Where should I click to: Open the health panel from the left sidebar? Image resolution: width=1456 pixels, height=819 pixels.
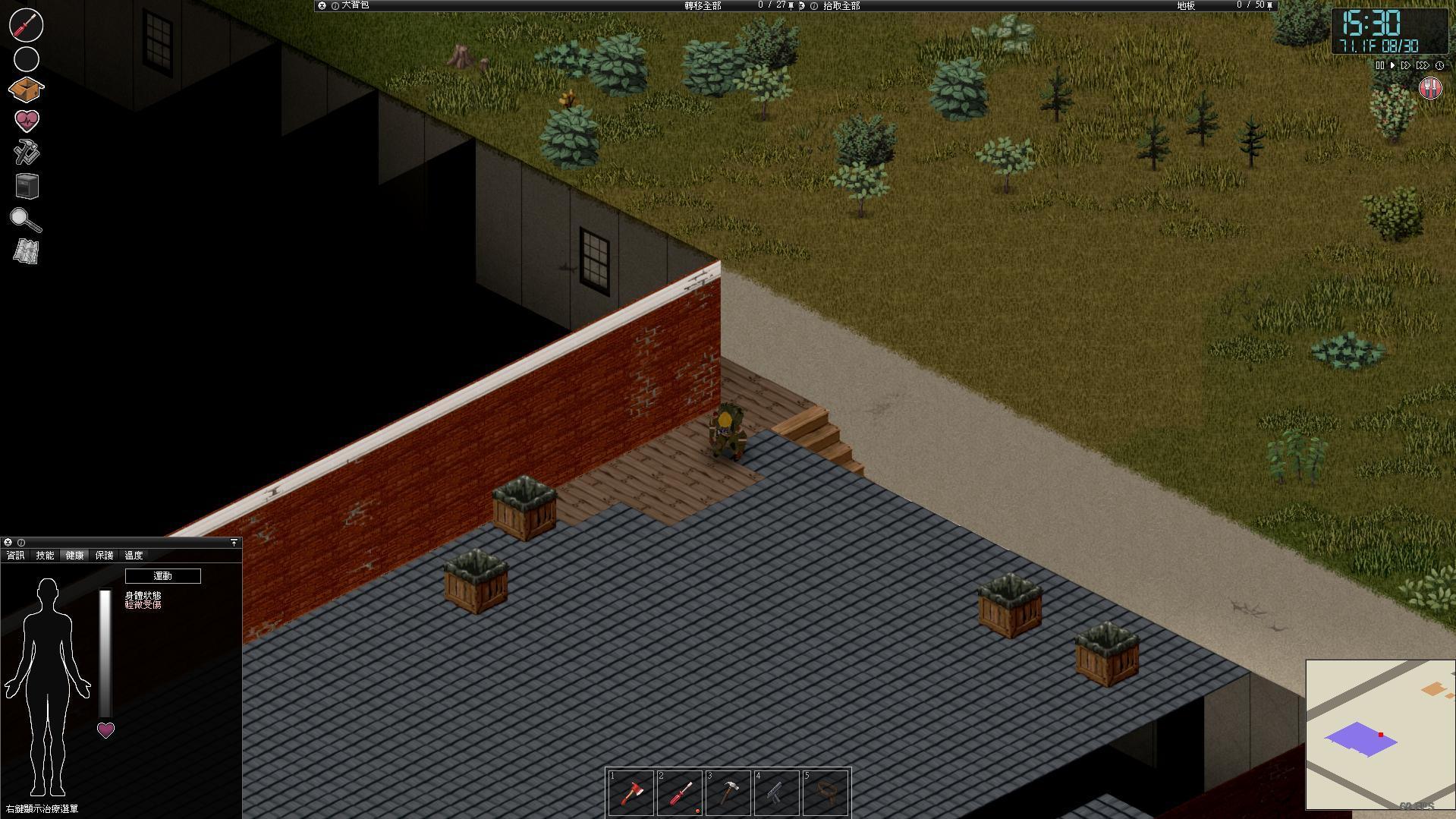(27, 120)
